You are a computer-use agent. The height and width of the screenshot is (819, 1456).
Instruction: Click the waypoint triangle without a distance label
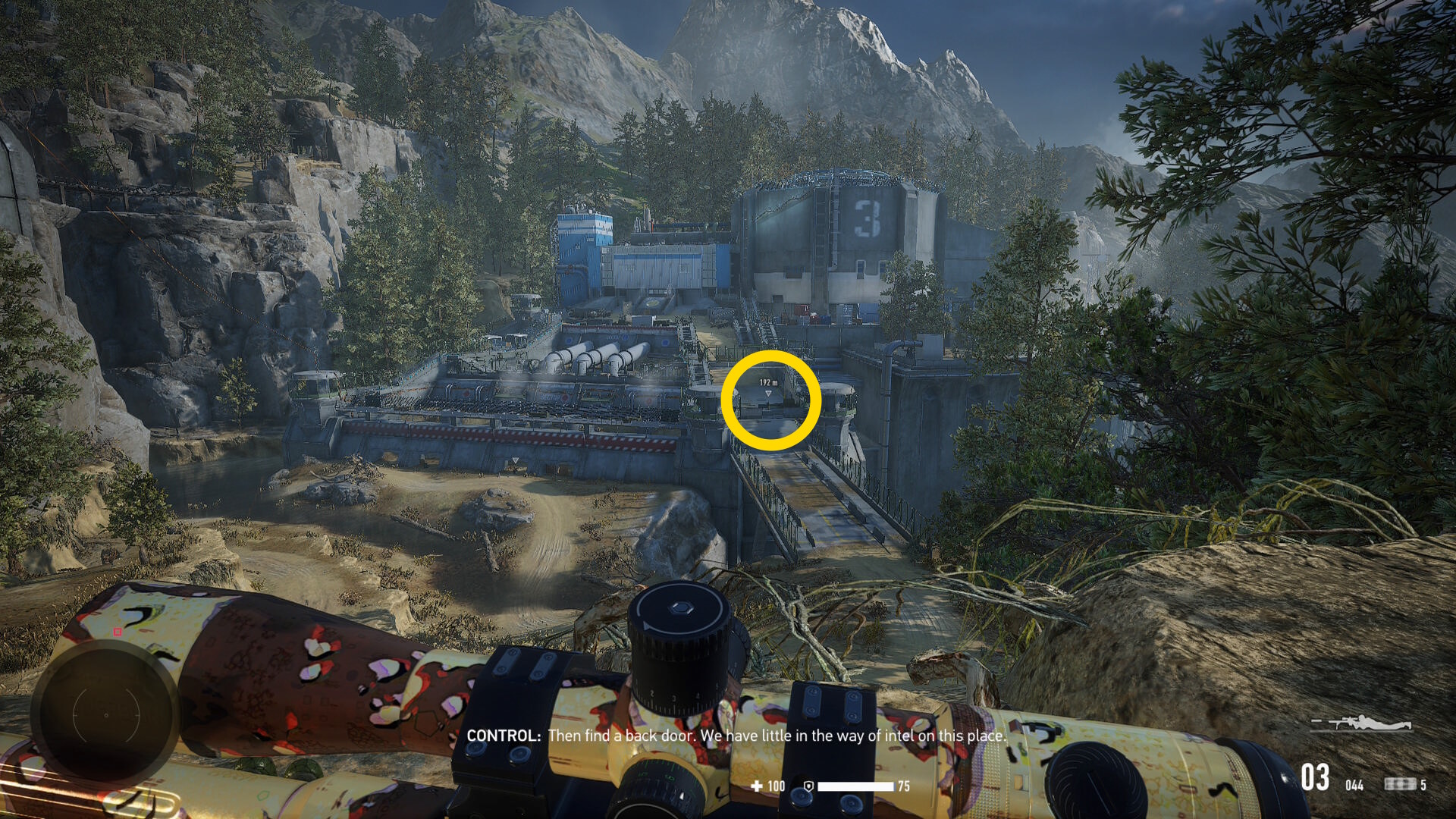[515, 461]
